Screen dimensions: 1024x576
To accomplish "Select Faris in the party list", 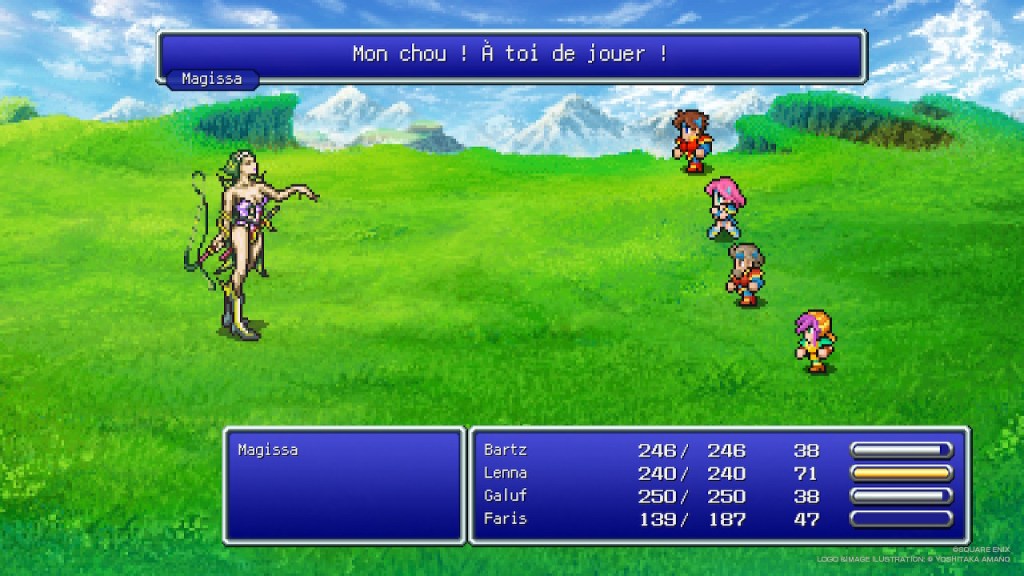I will 505,519.
